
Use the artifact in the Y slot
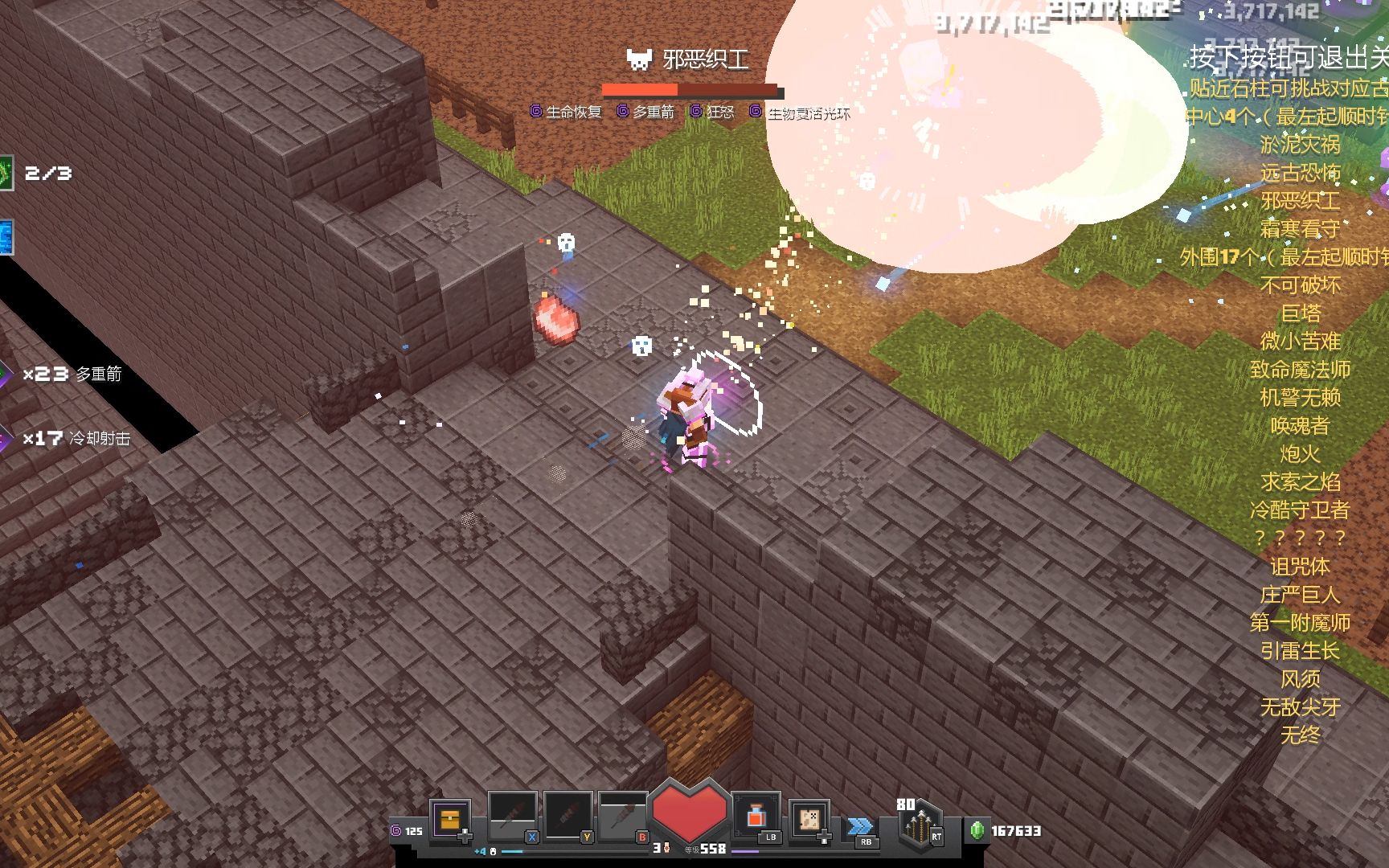click(x=567, y=817)
